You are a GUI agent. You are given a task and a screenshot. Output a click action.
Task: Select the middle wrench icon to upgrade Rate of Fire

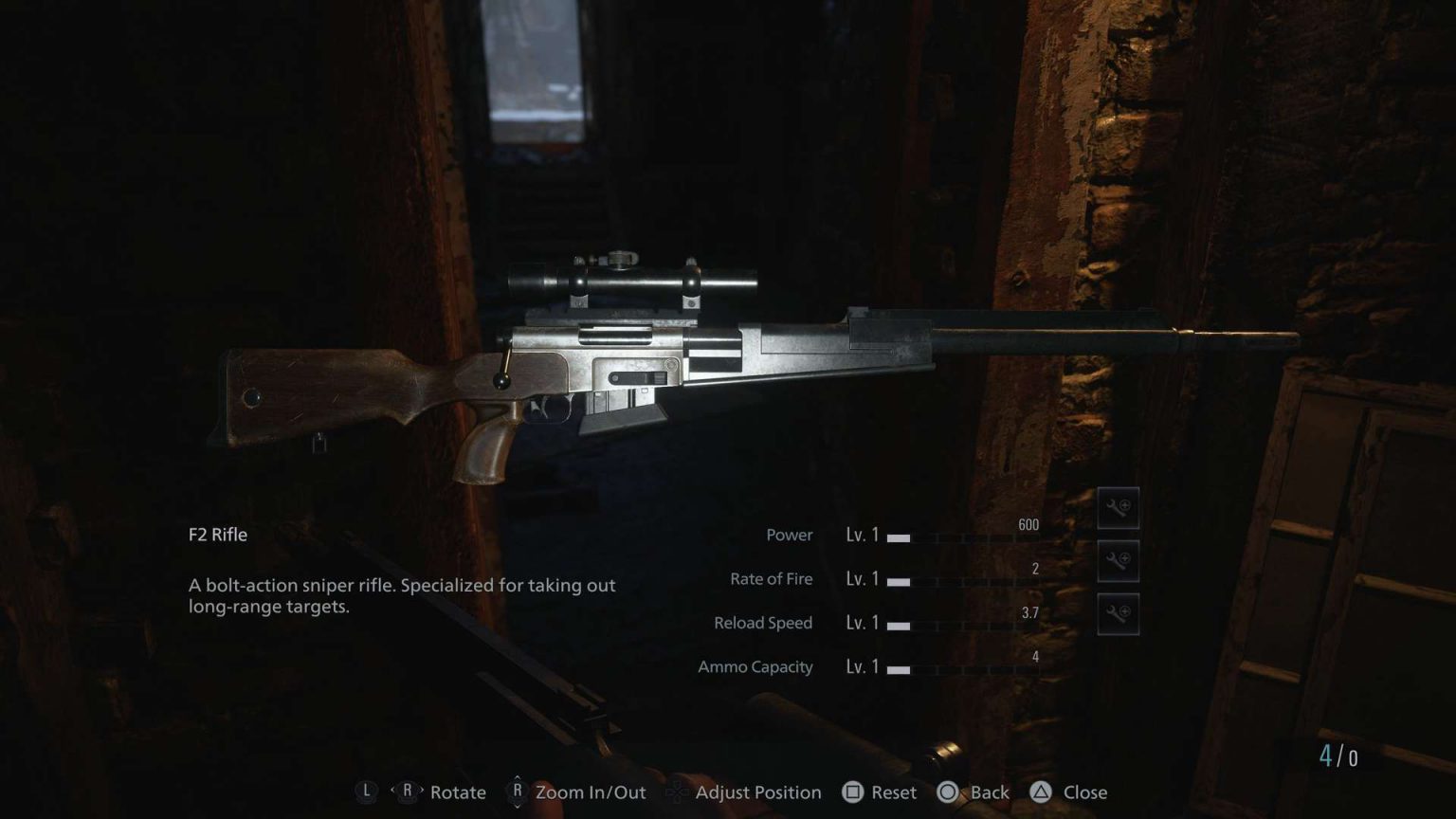(x=1118, y=560)
